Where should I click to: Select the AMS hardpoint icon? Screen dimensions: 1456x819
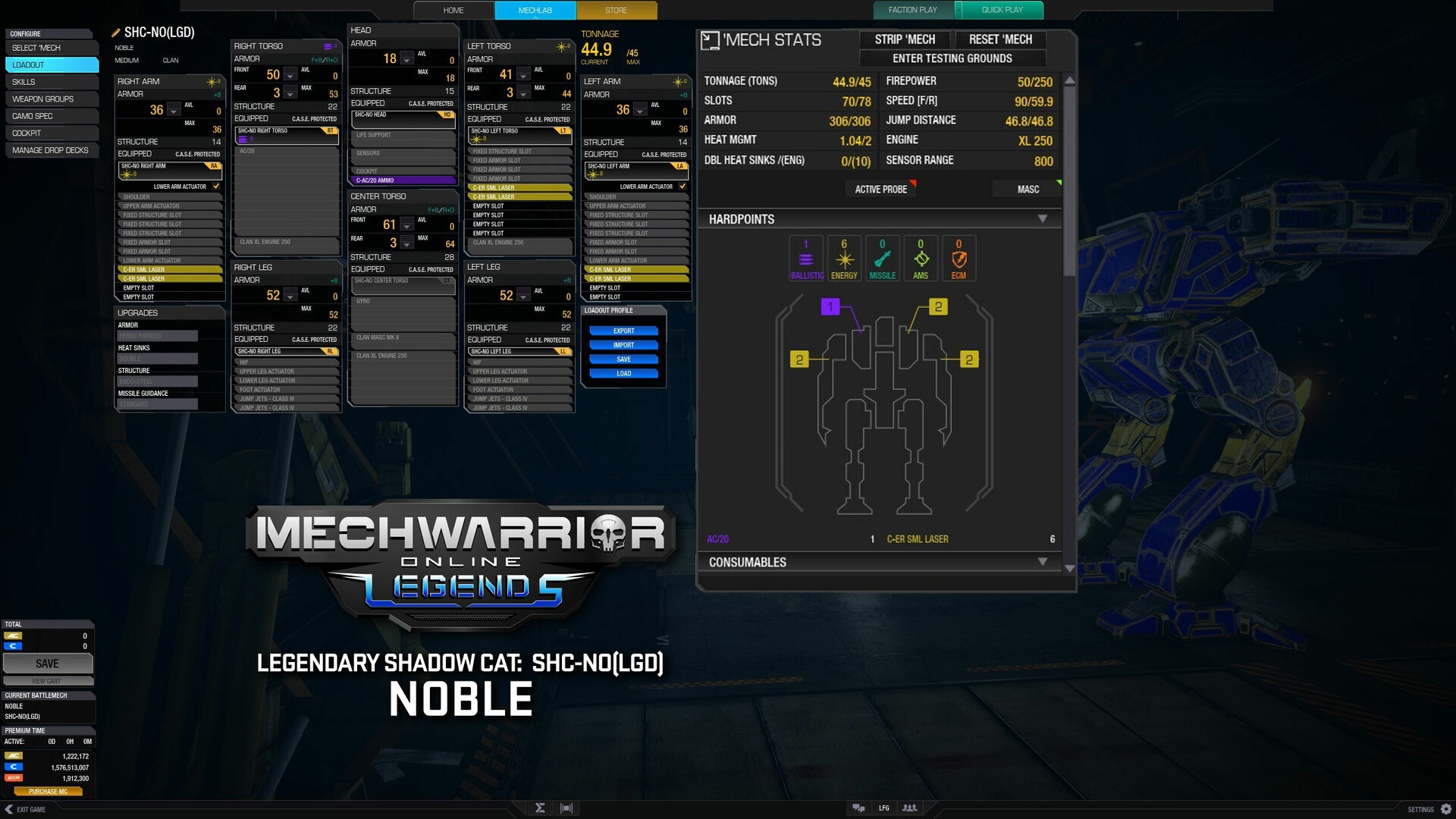921,258
